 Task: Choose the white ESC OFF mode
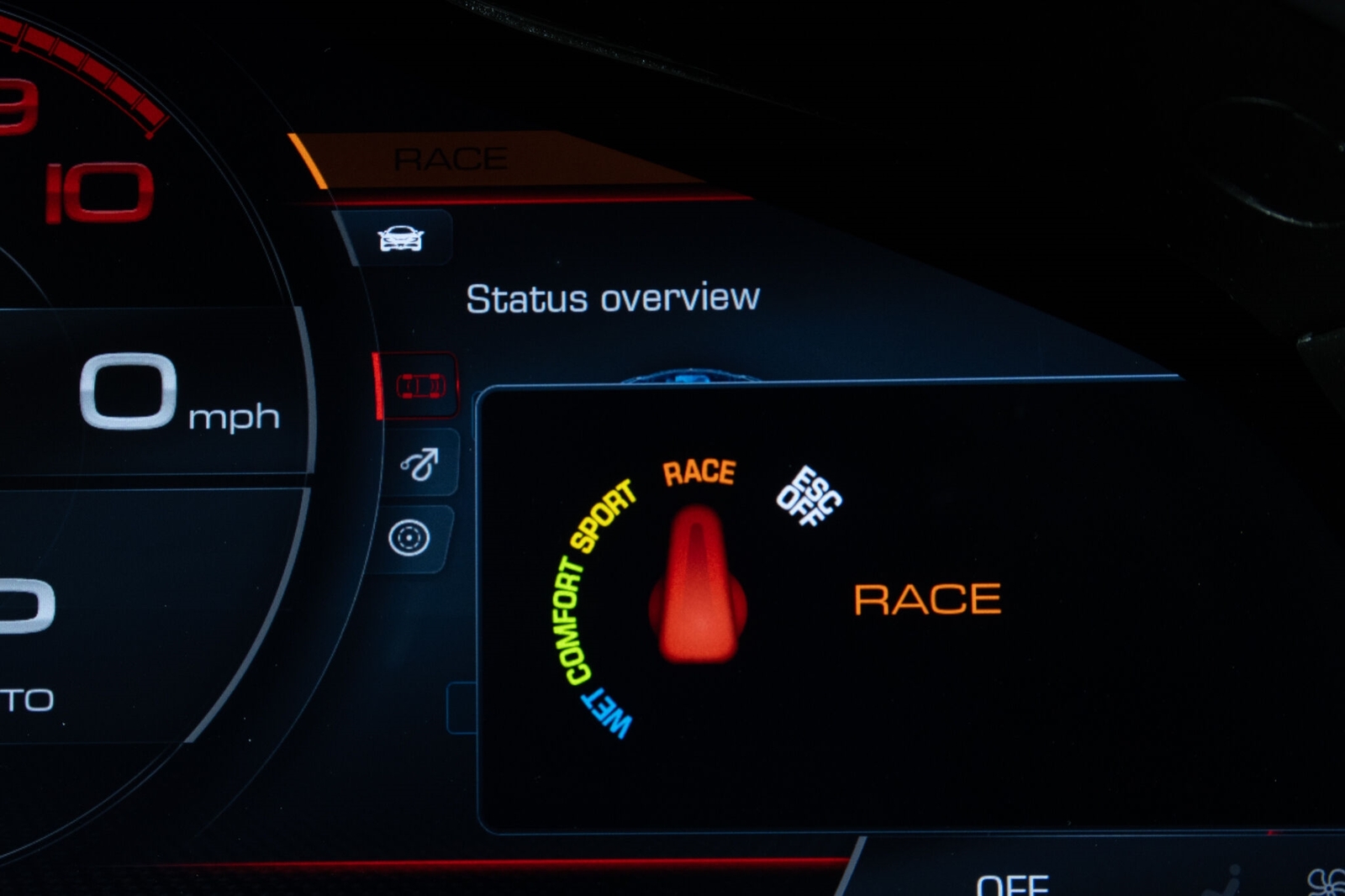tap(808, 497)
